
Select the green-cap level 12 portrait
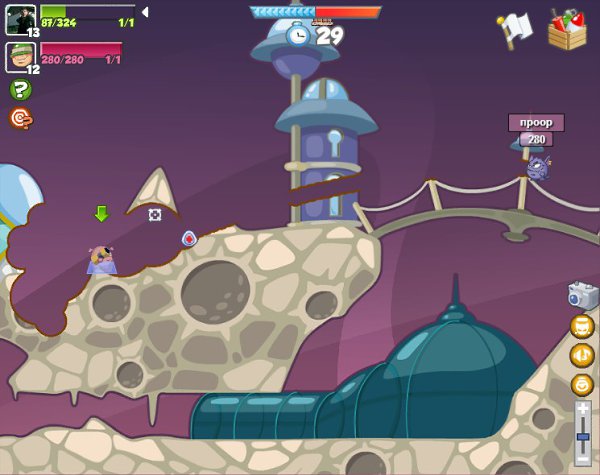(21, 57)
